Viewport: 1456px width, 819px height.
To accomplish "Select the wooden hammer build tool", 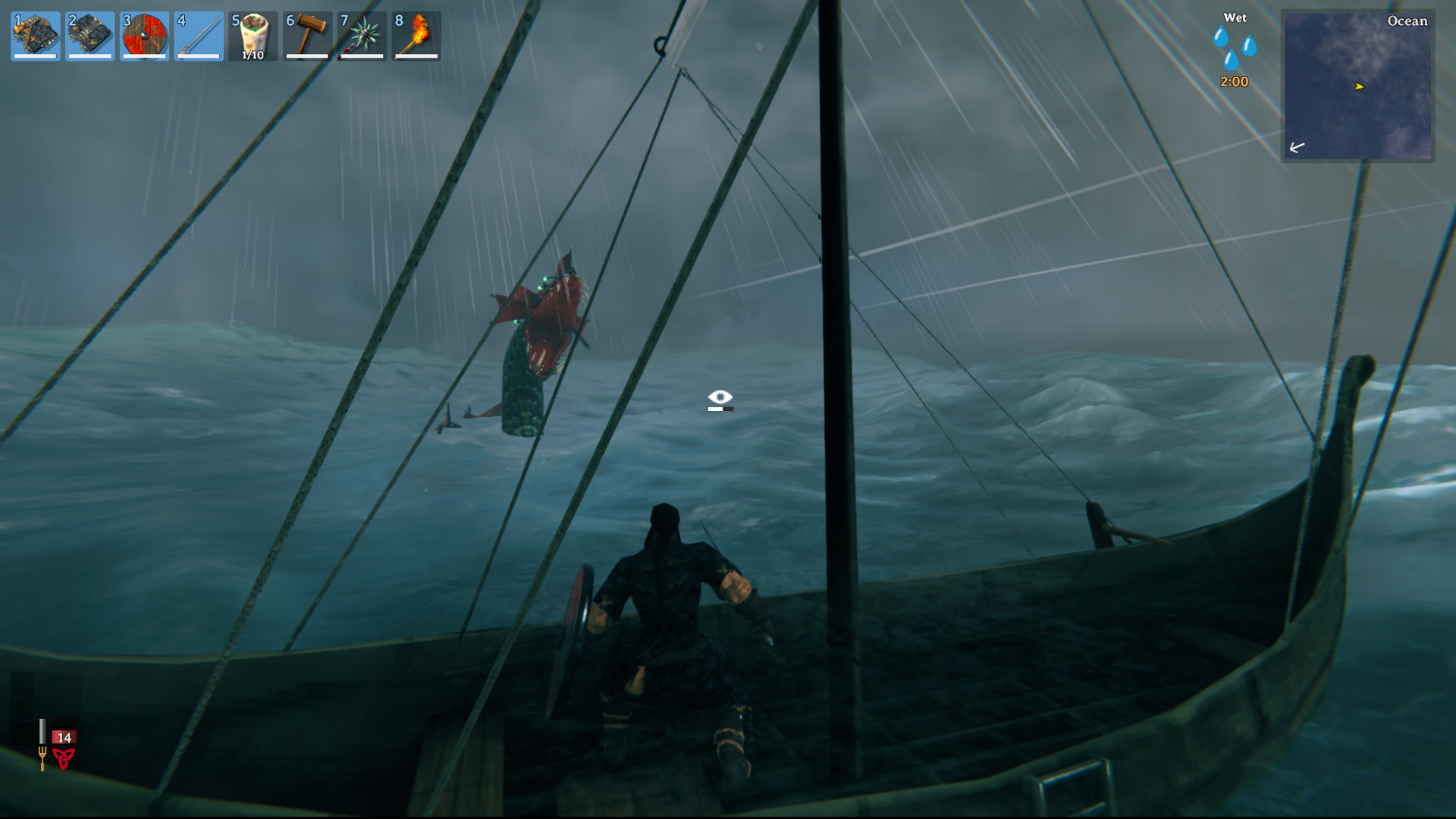I will coord(308,36).
